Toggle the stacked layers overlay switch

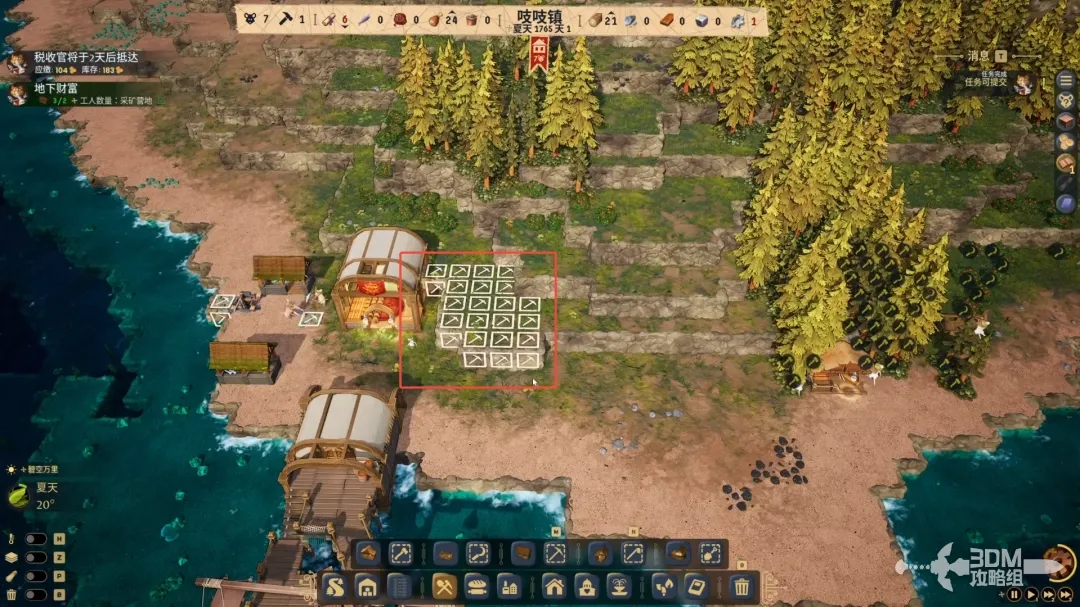coord(35,557)
